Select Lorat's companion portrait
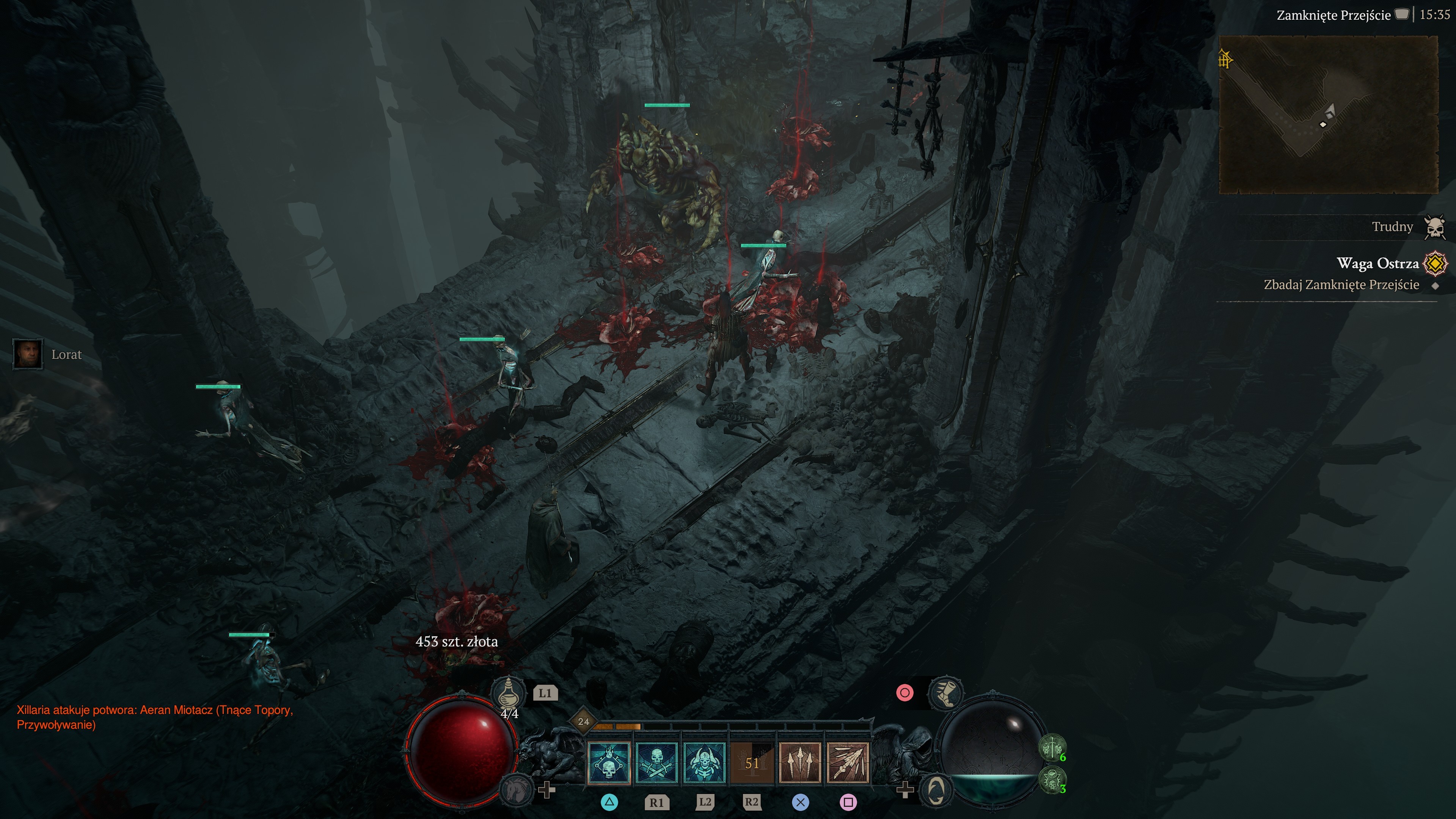 coord(28,354)
